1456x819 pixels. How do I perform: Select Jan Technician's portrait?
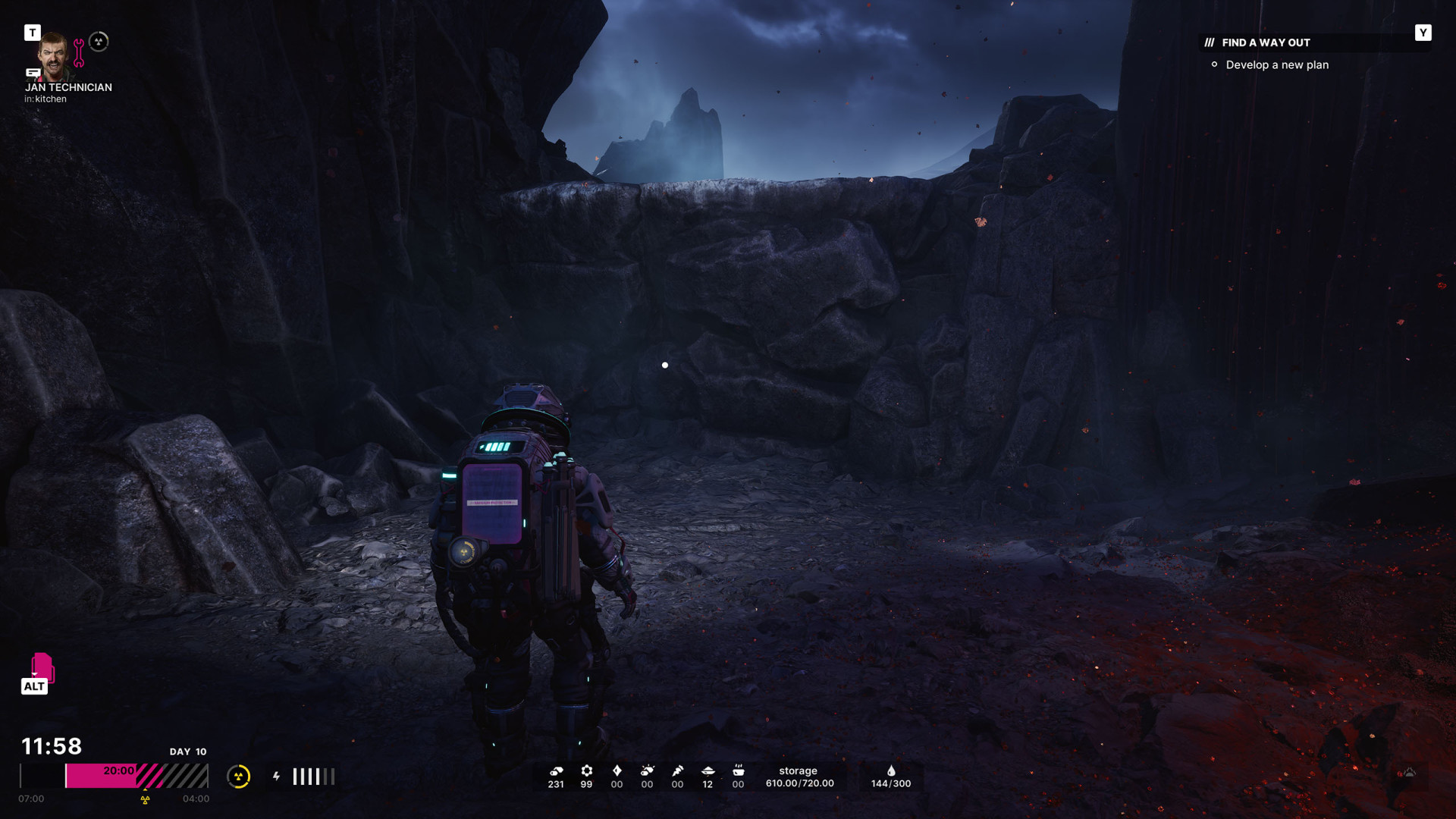[x=53, y=56]
